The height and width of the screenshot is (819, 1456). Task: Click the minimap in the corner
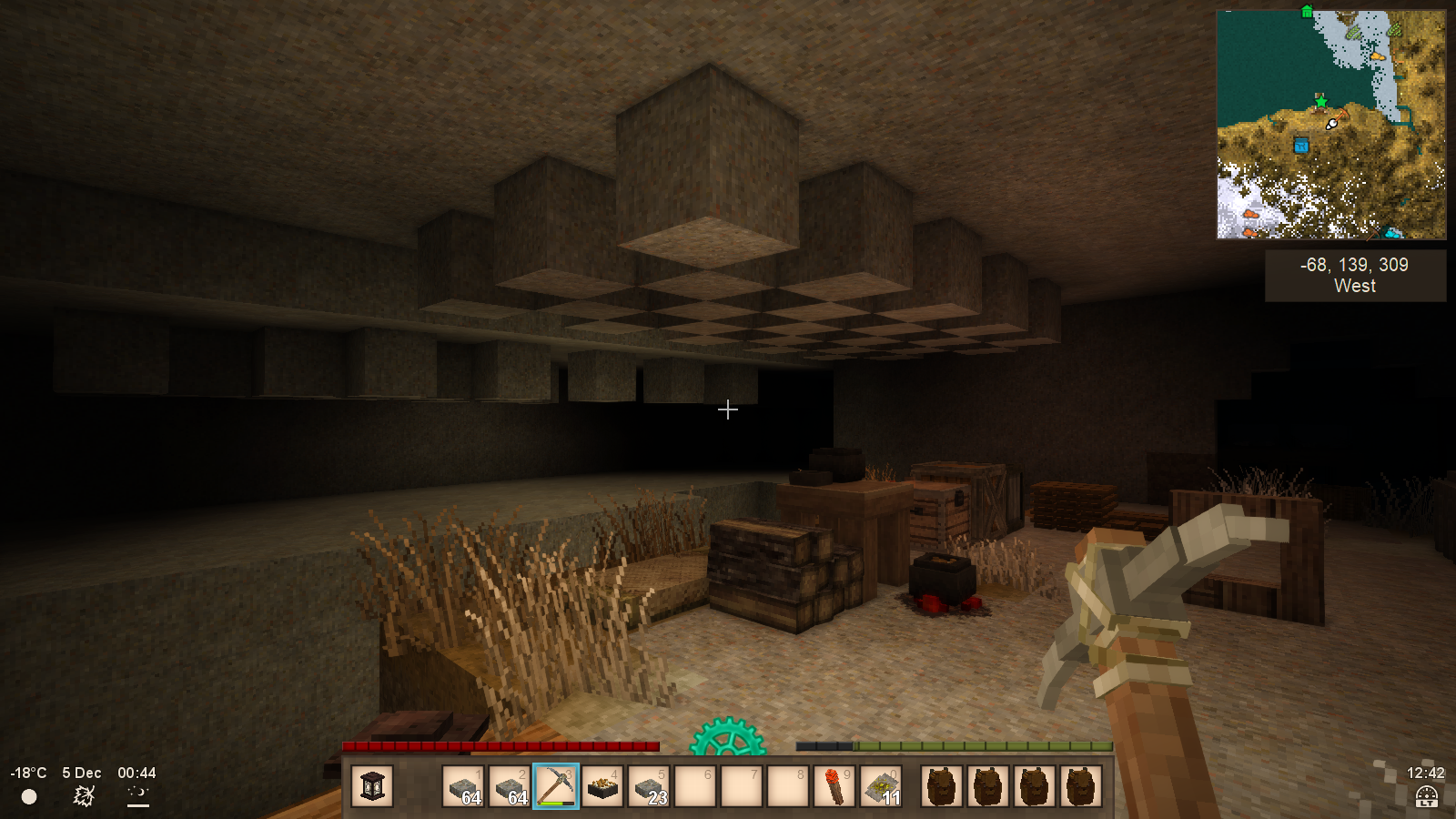pyautogui.click(x=1330, y=125)
